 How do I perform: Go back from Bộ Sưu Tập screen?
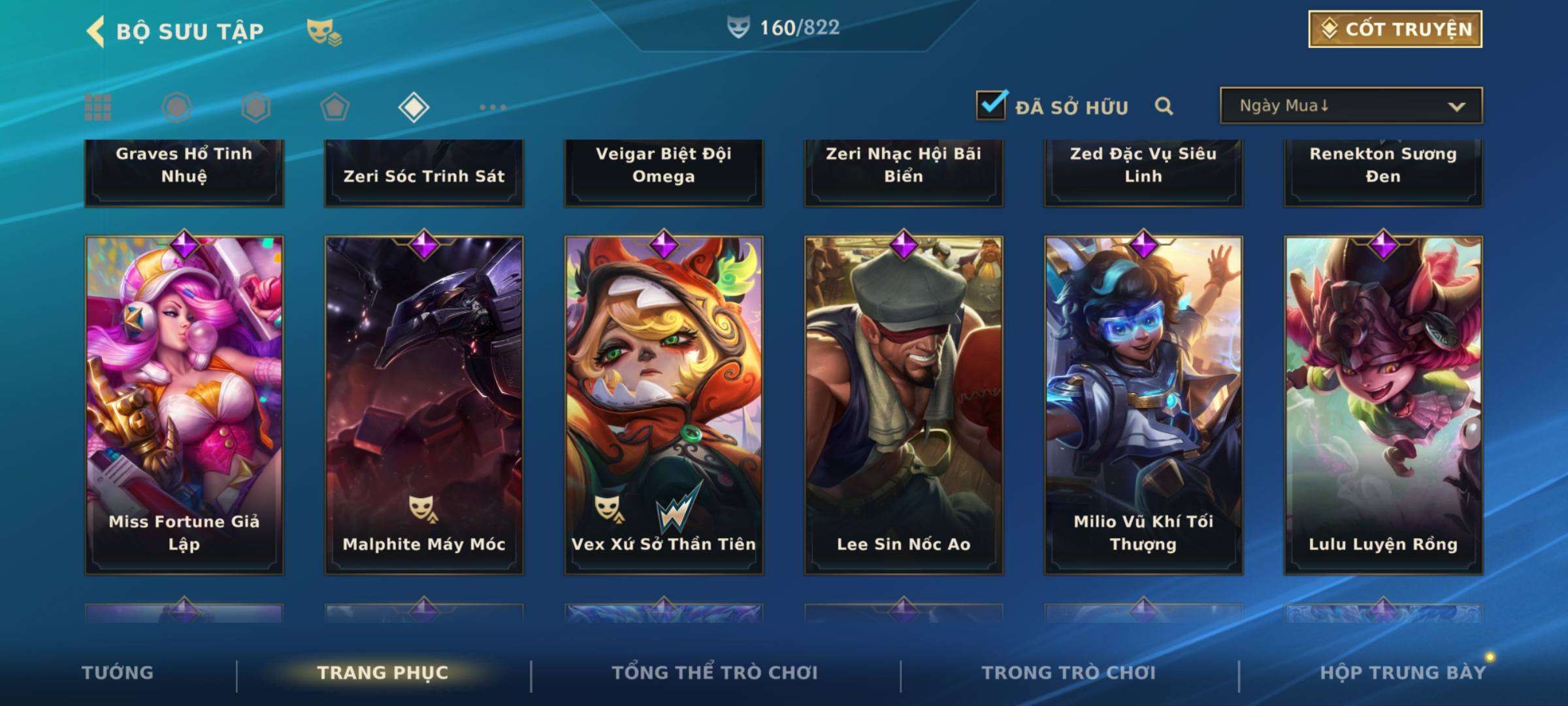96,31
